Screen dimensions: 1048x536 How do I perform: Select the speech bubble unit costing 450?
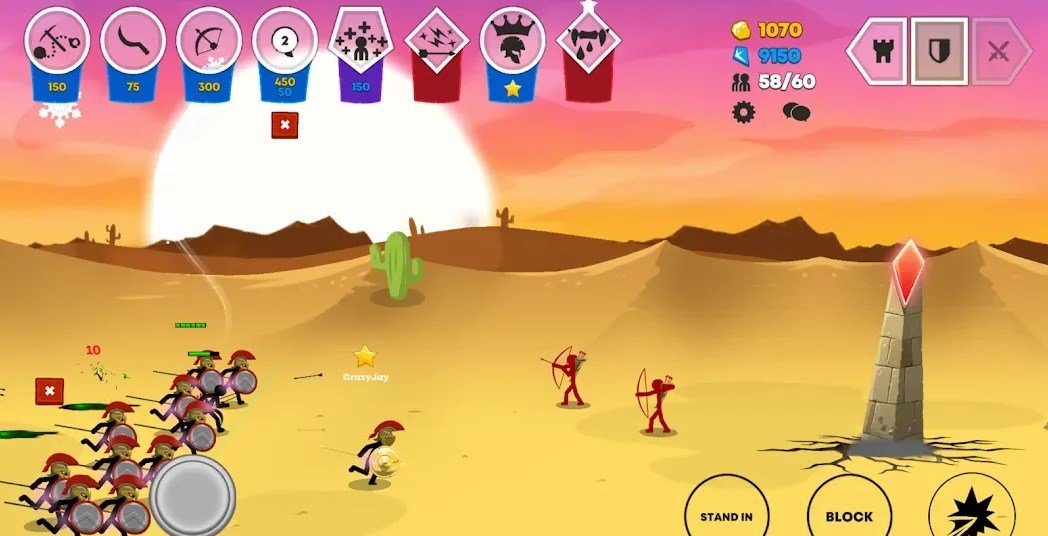point(285,42)
